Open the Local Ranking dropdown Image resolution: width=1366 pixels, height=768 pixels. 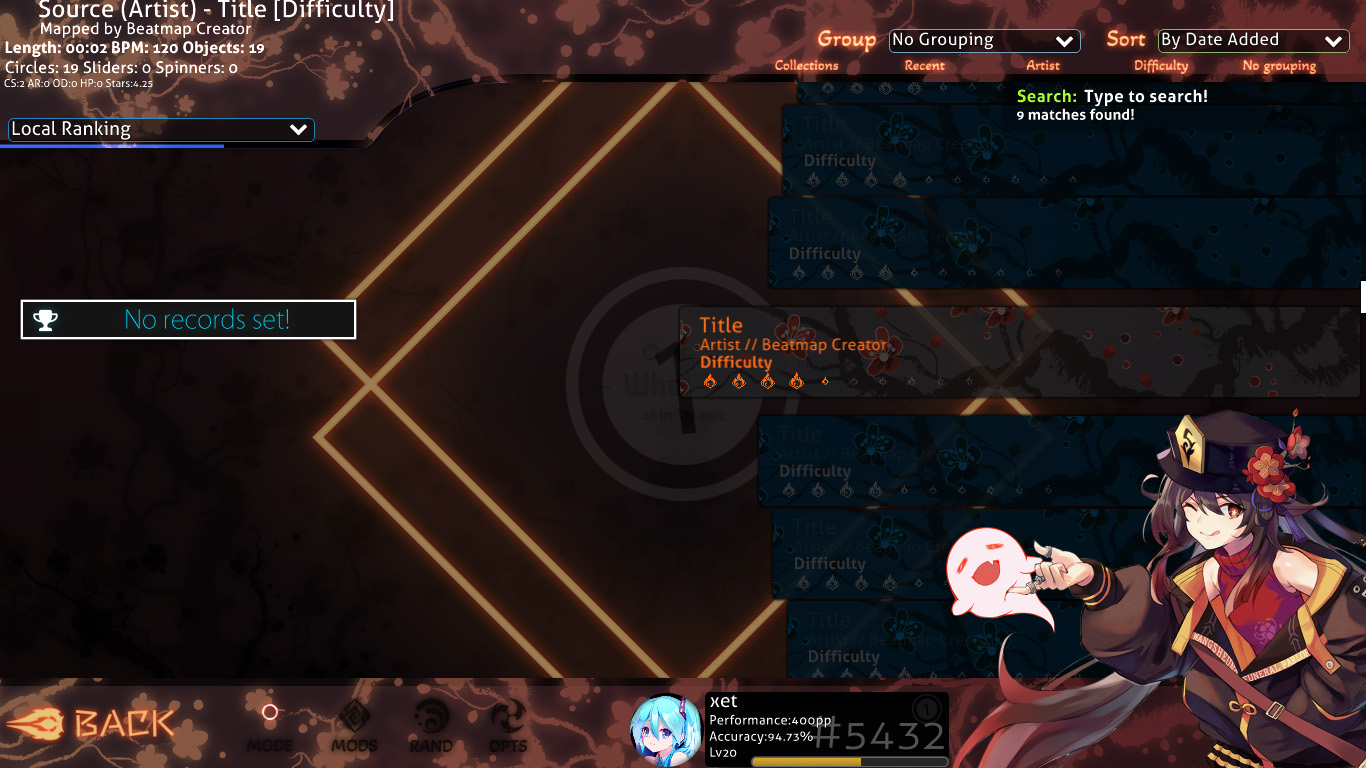click(160, 129)
